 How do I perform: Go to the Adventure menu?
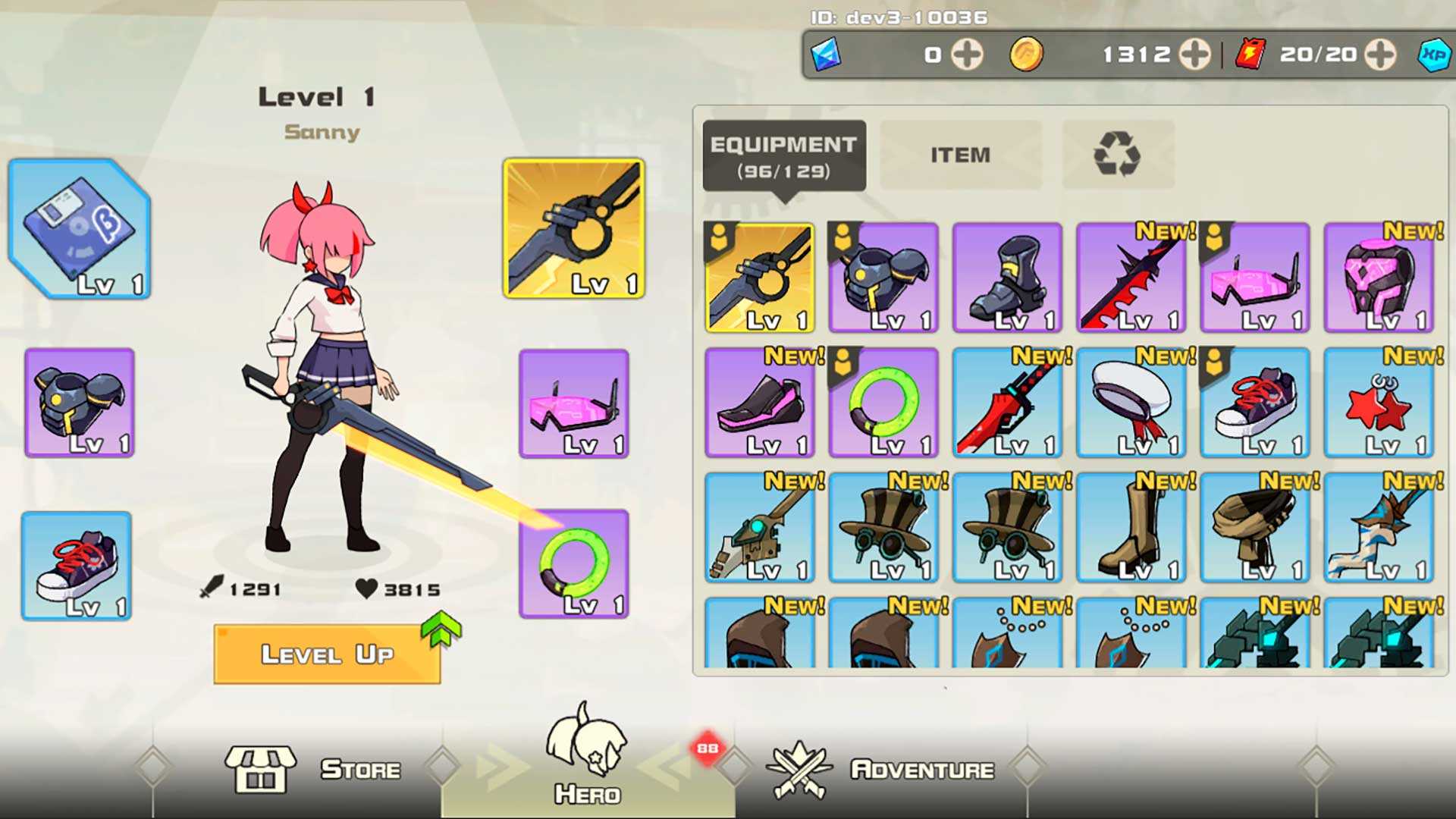coord(881,769)
